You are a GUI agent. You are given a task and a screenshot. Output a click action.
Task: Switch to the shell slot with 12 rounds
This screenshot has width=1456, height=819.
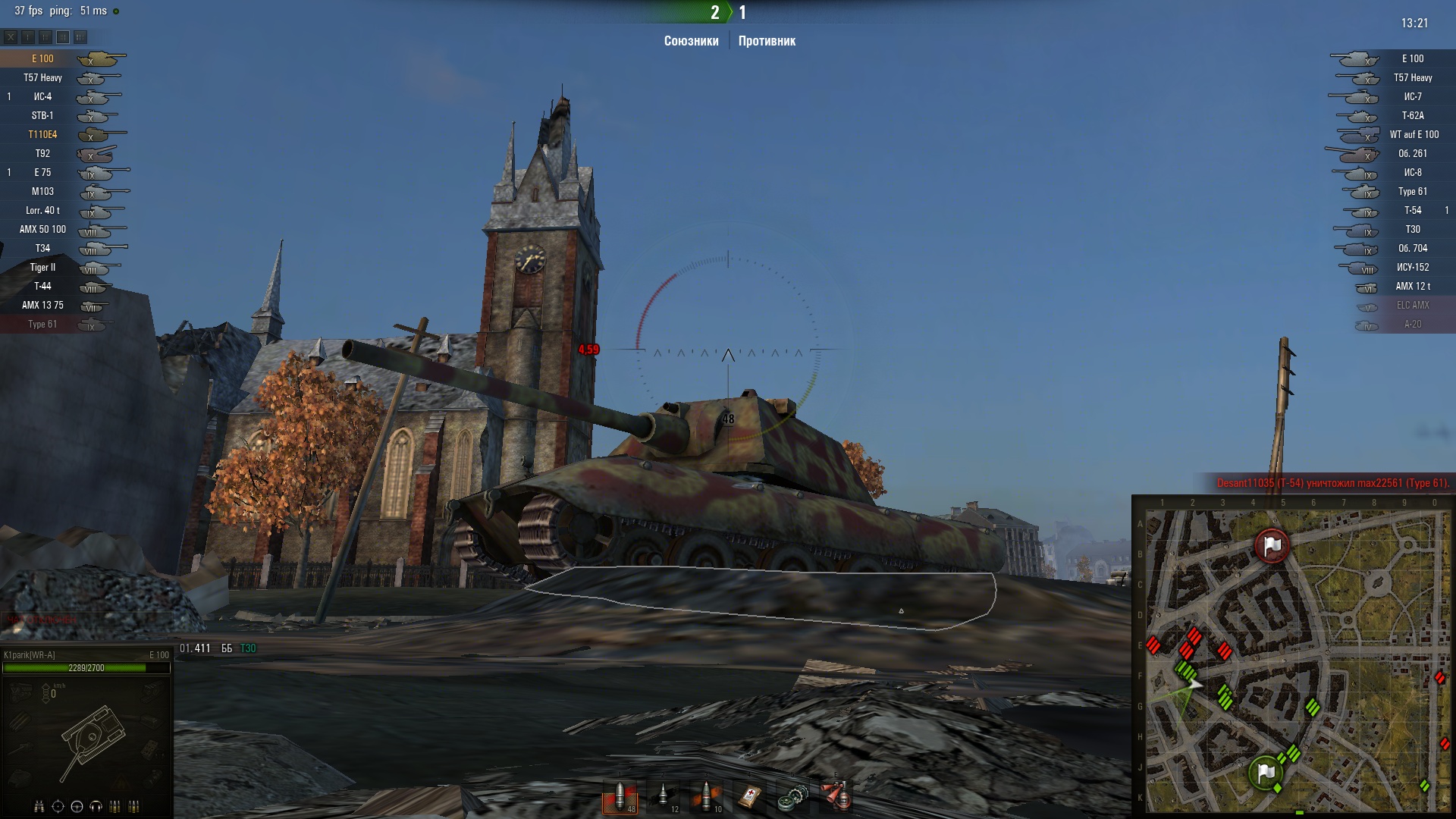664,797
